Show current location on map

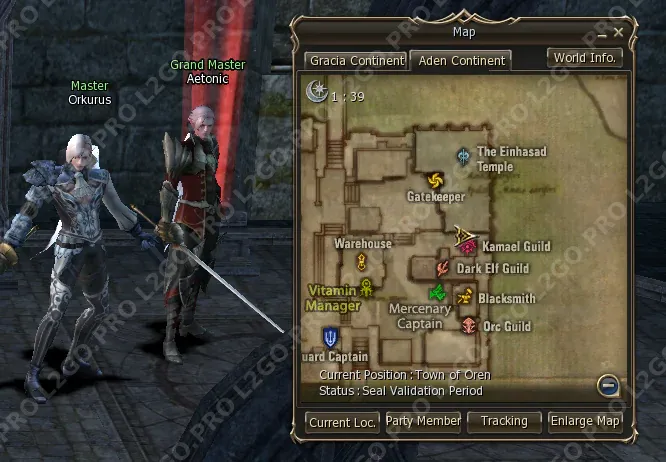[x=342, y=422]
